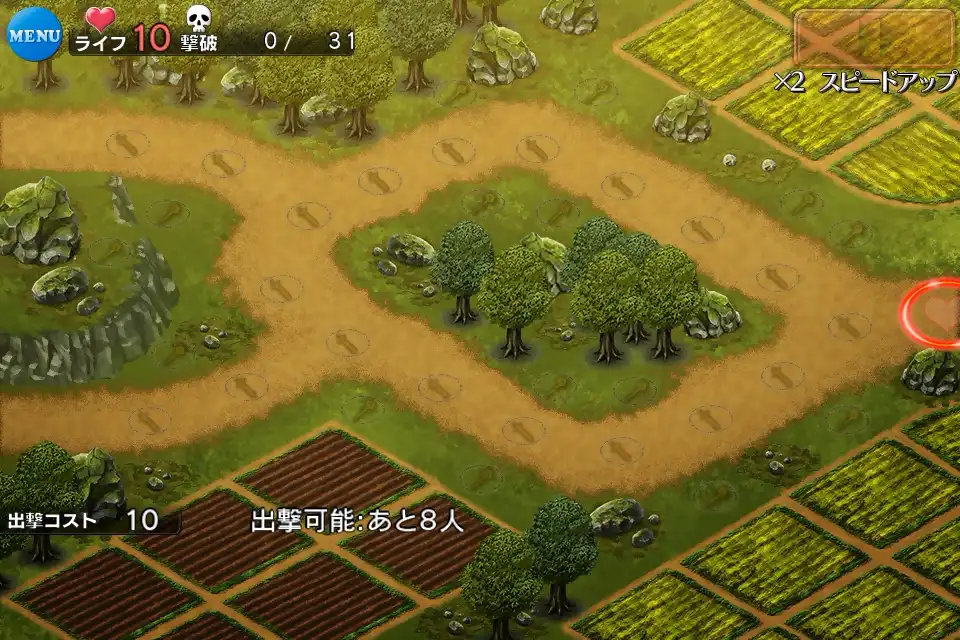960x640 pixels.
Task: Toggle the ×2 speed-up button
Action: pyautogui.click(x=874, y=40)
